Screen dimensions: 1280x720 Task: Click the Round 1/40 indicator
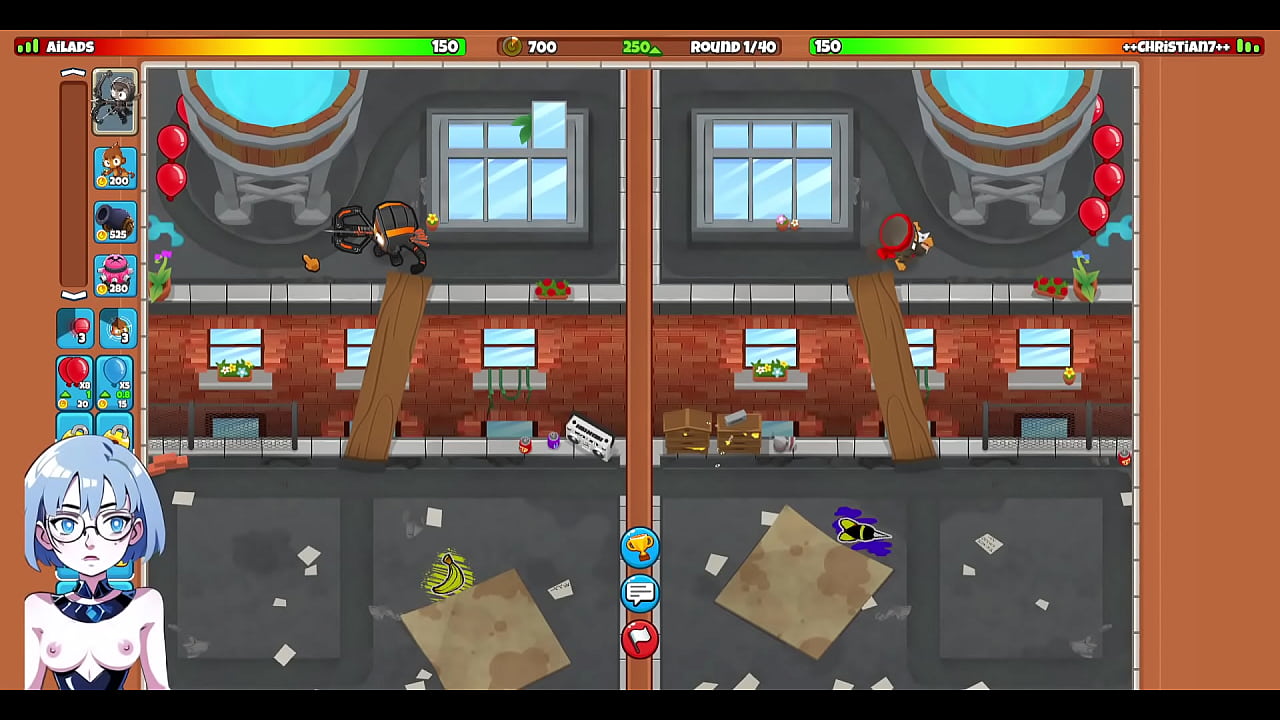(733, 47)
